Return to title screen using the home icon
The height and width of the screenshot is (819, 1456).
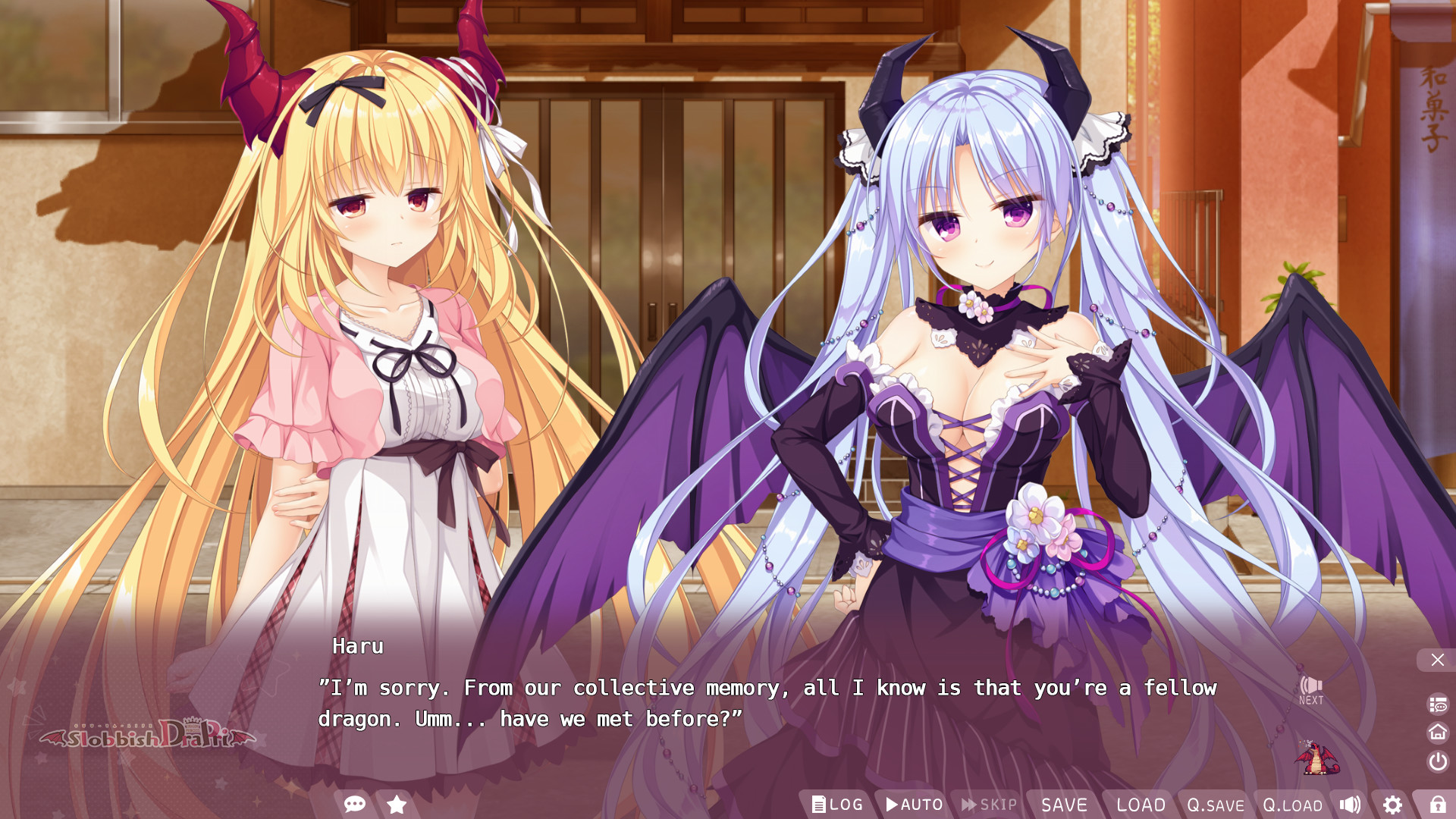(1438, 732)
